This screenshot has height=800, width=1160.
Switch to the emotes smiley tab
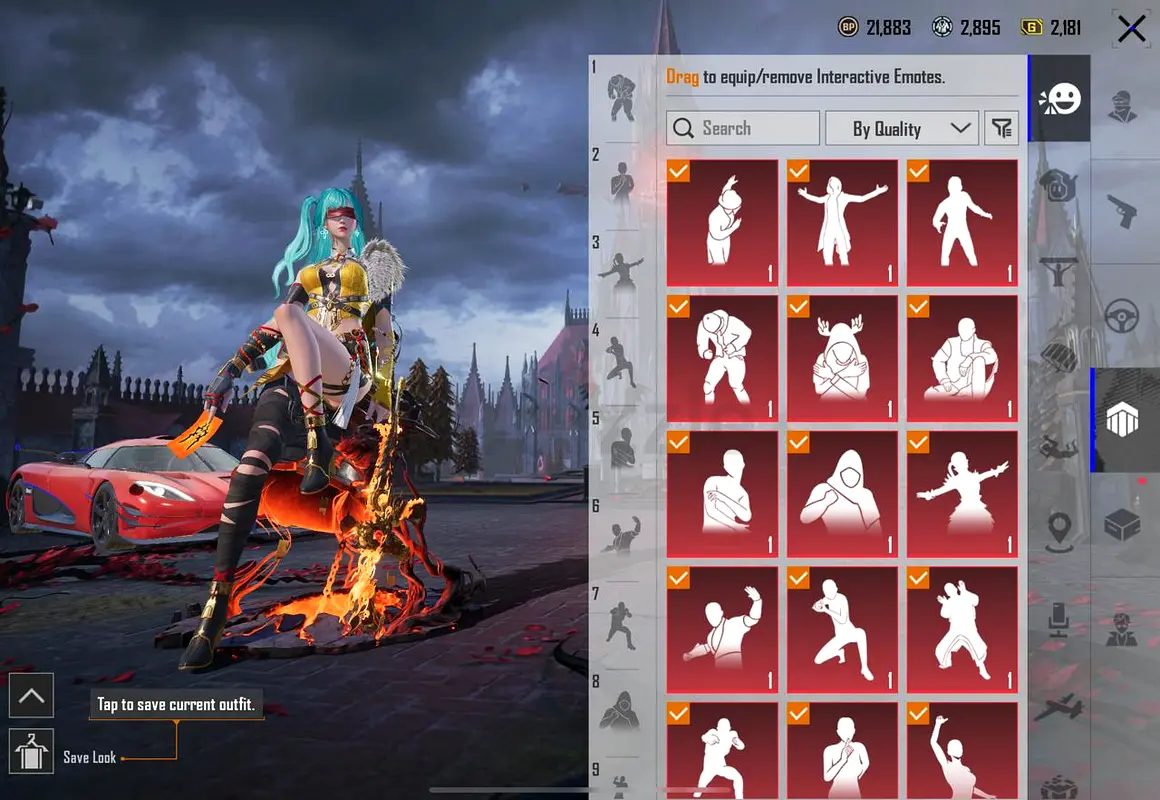[1060, 98]
